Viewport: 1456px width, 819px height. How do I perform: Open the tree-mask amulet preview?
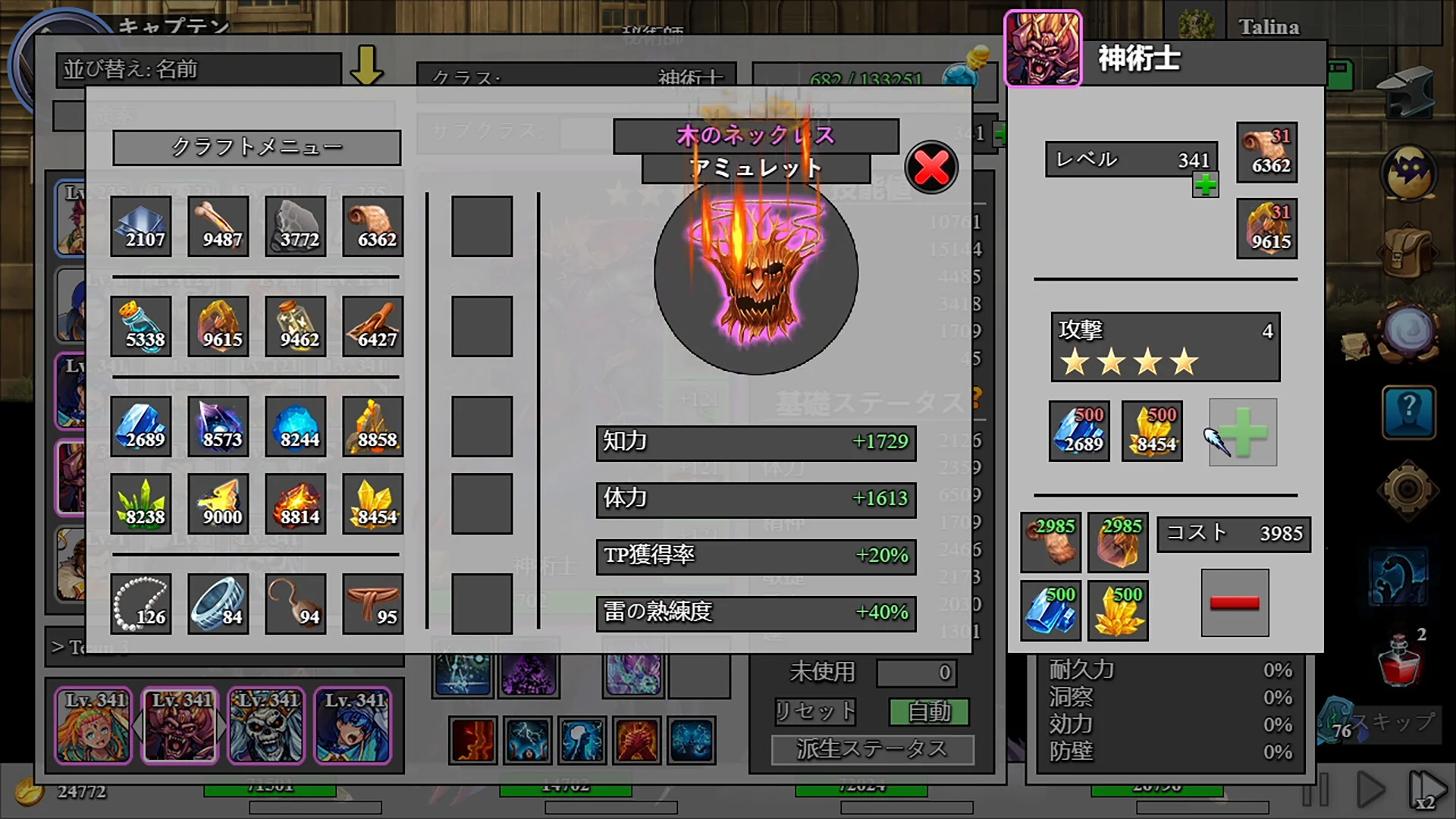tap(755, 273)
